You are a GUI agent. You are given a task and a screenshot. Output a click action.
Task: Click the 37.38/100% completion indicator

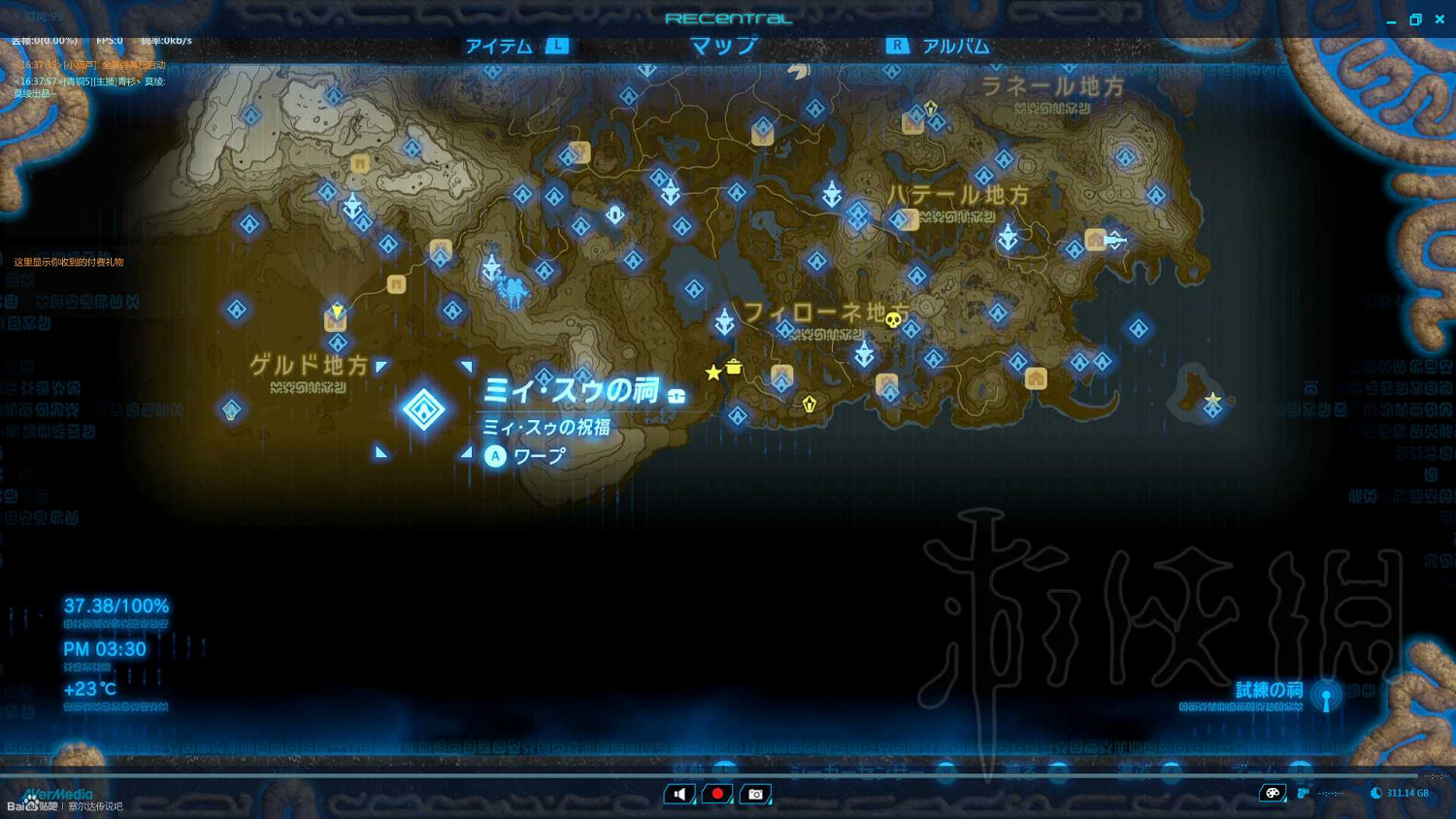click(x=115, y=605)
